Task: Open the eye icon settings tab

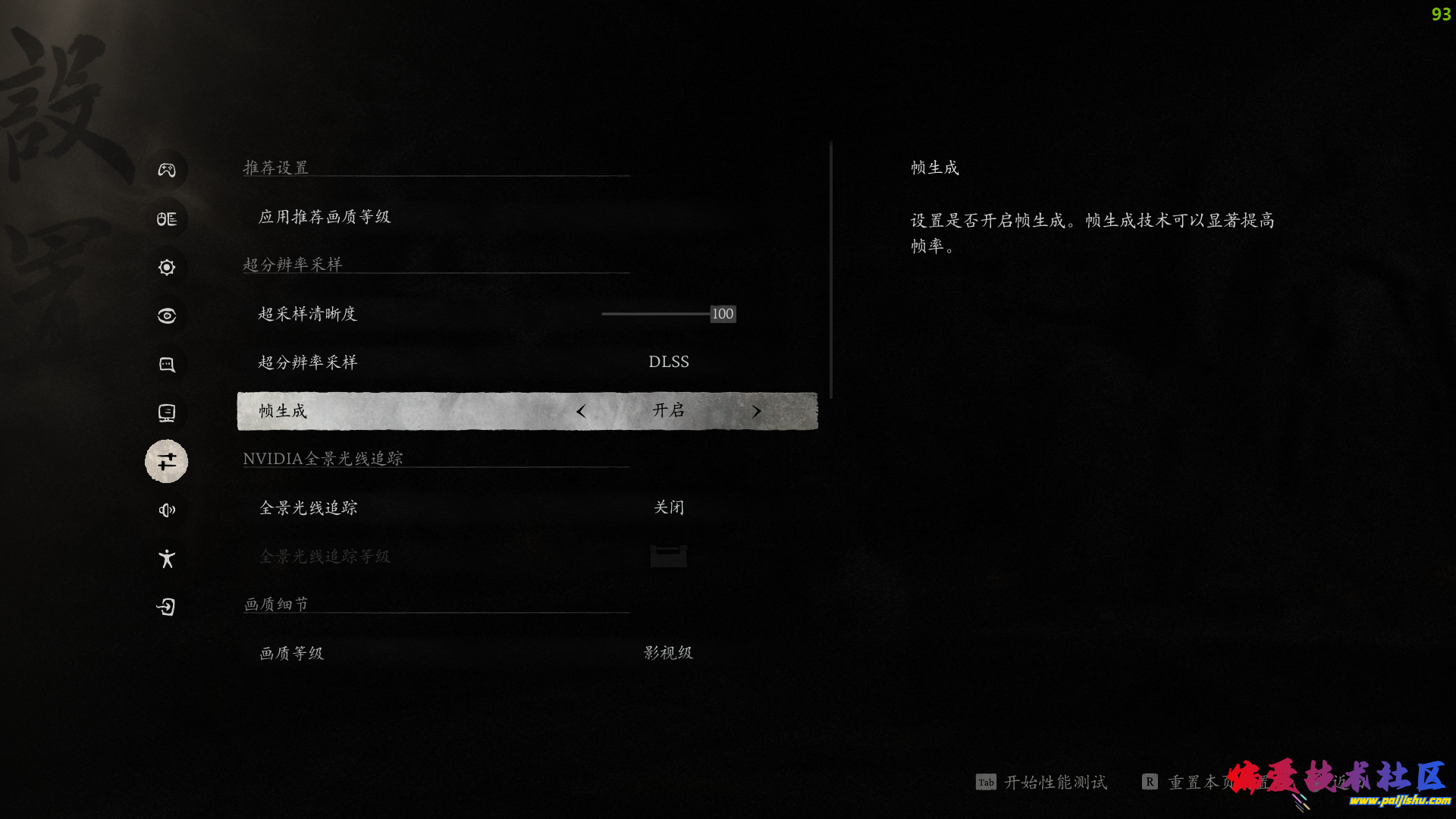Action: [167, 315]
